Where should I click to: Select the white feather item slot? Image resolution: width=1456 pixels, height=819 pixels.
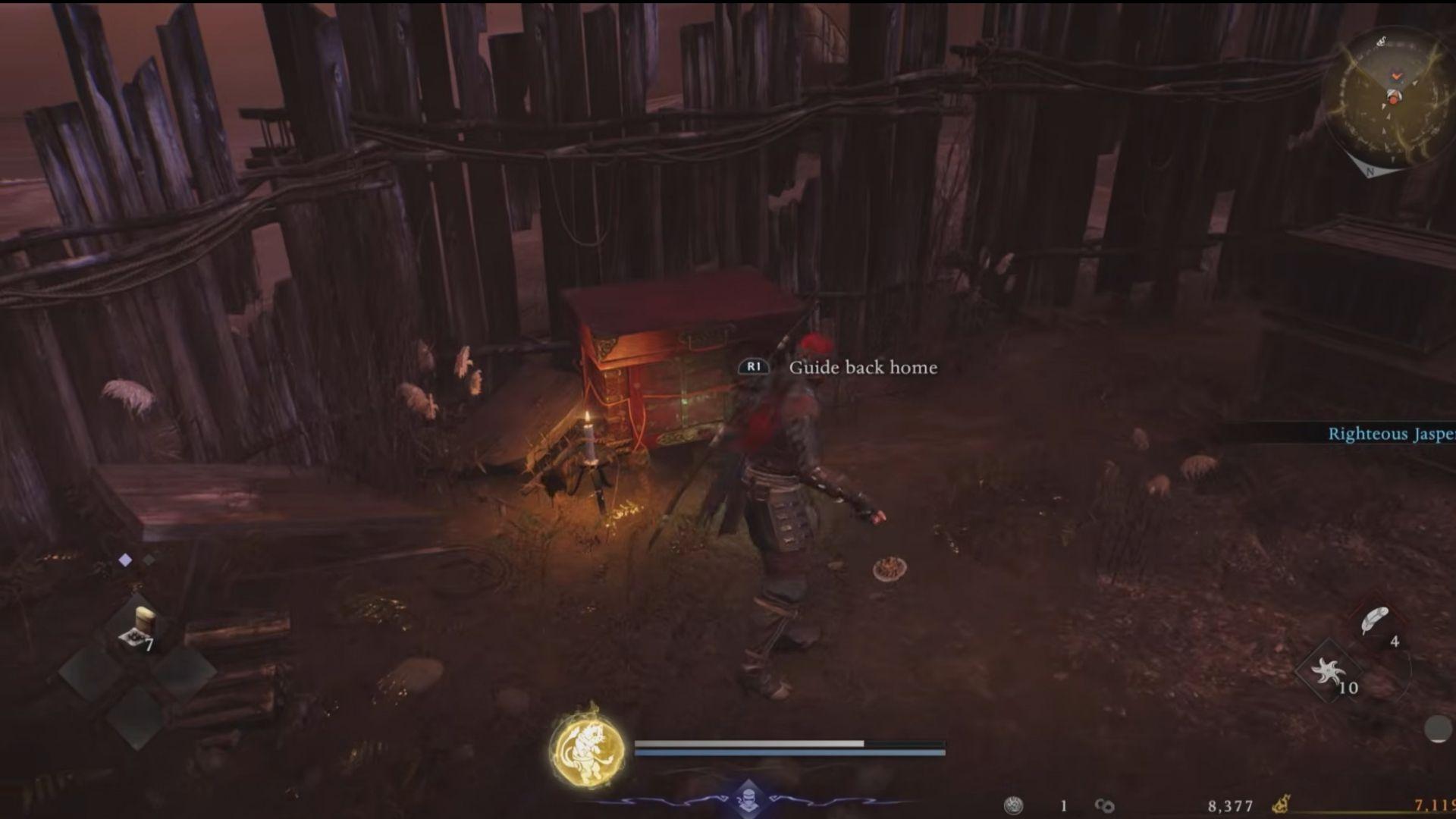tap(1376, 622)
